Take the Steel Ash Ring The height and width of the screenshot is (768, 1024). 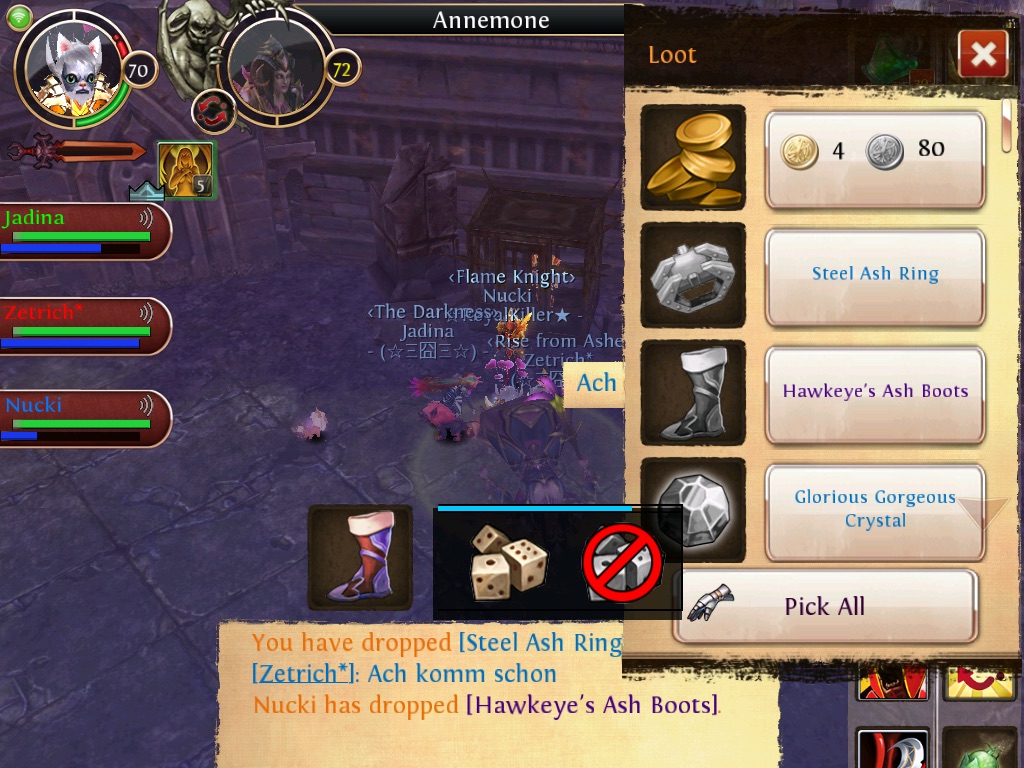[x=875, y=275]
